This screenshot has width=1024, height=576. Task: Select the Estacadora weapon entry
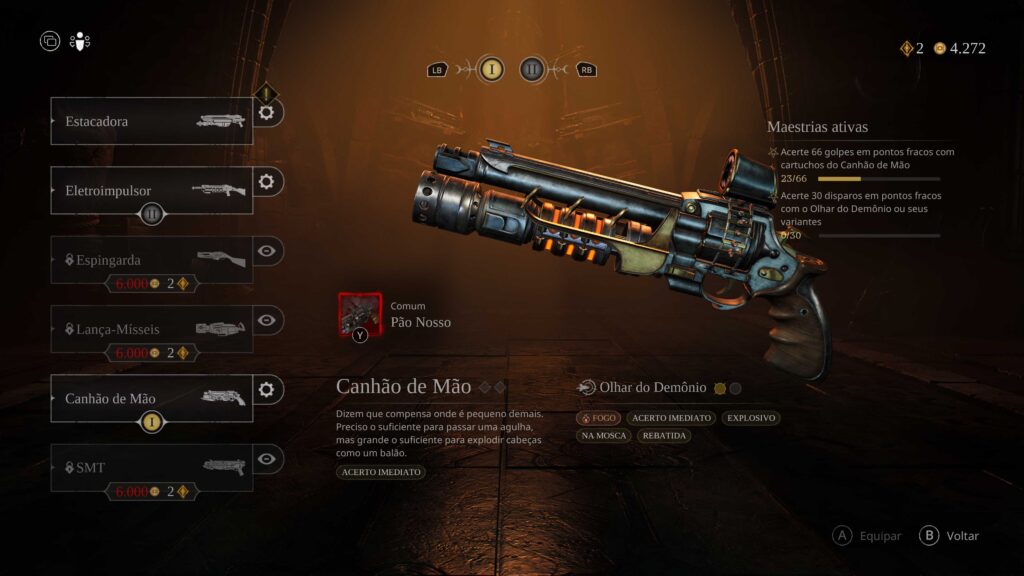150,121
